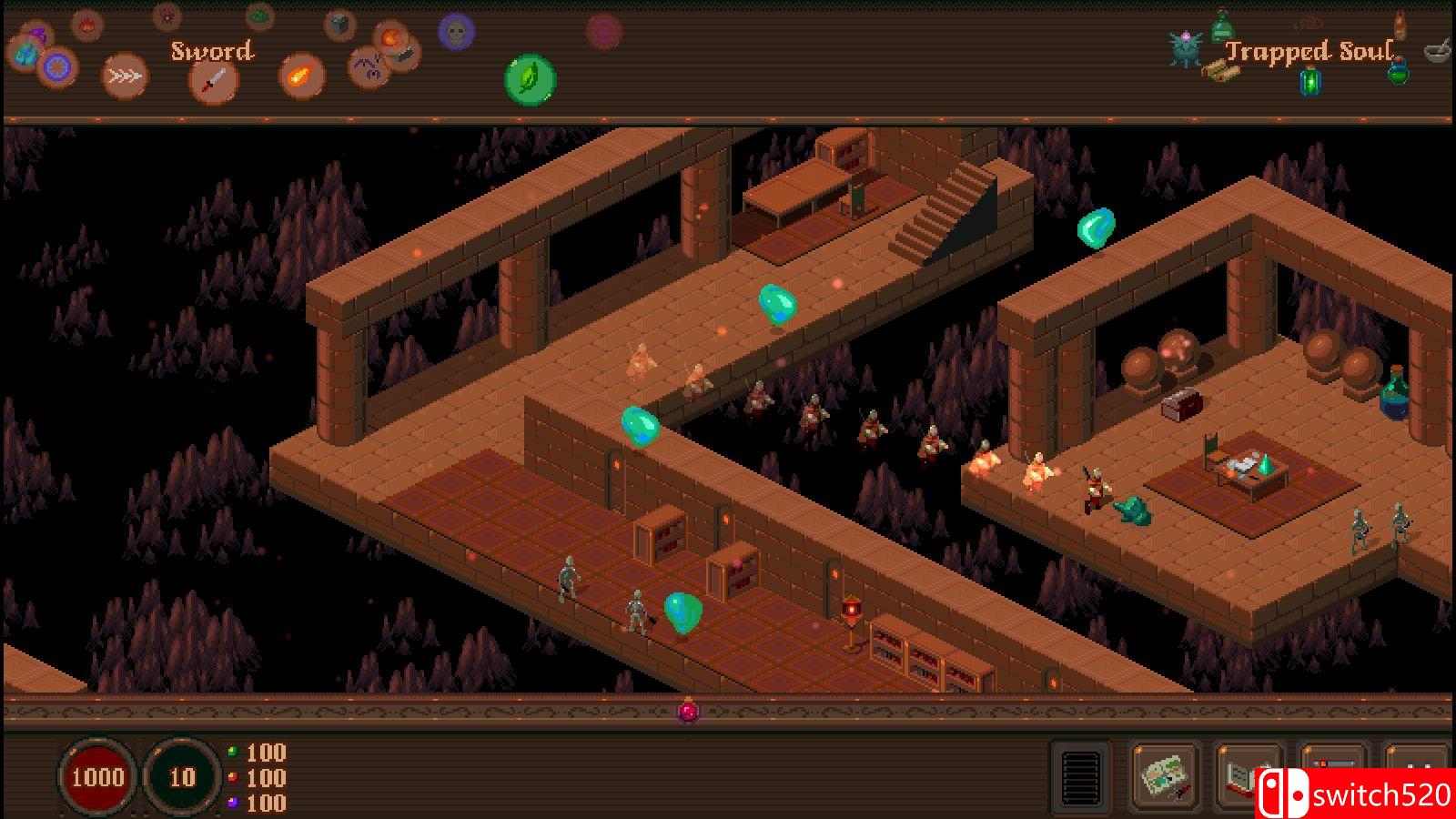Select the Sword weapon icon

[x=212, y=78]
